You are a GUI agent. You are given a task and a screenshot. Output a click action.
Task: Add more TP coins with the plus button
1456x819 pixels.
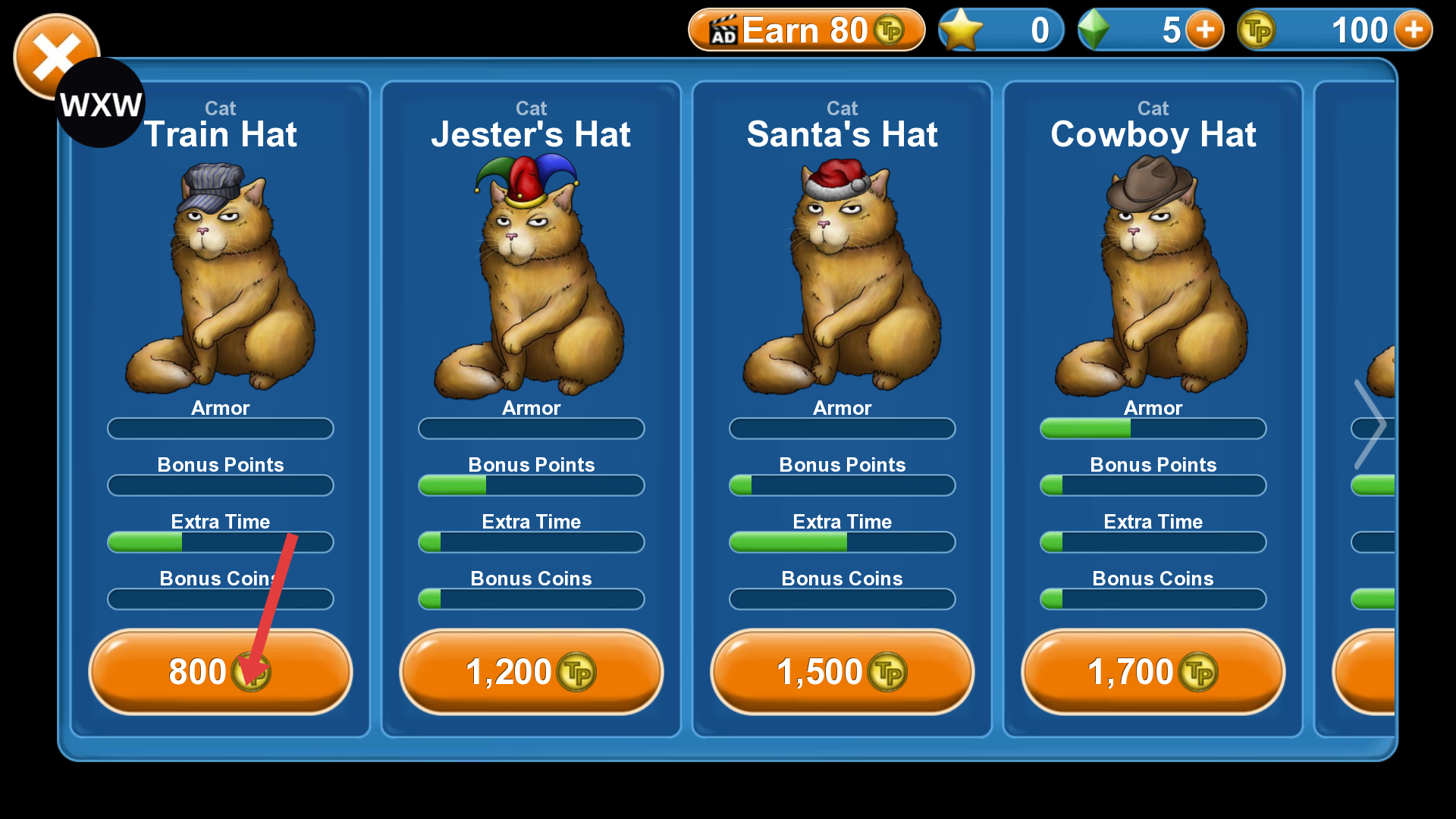tap(1413, 30)
